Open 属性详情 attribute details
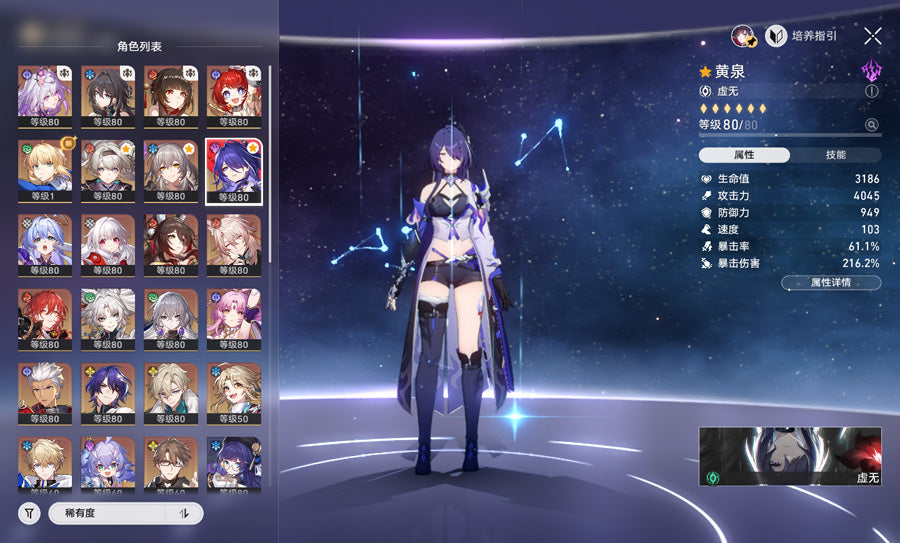The image size is (900, 543). click(x=831, y=283)
